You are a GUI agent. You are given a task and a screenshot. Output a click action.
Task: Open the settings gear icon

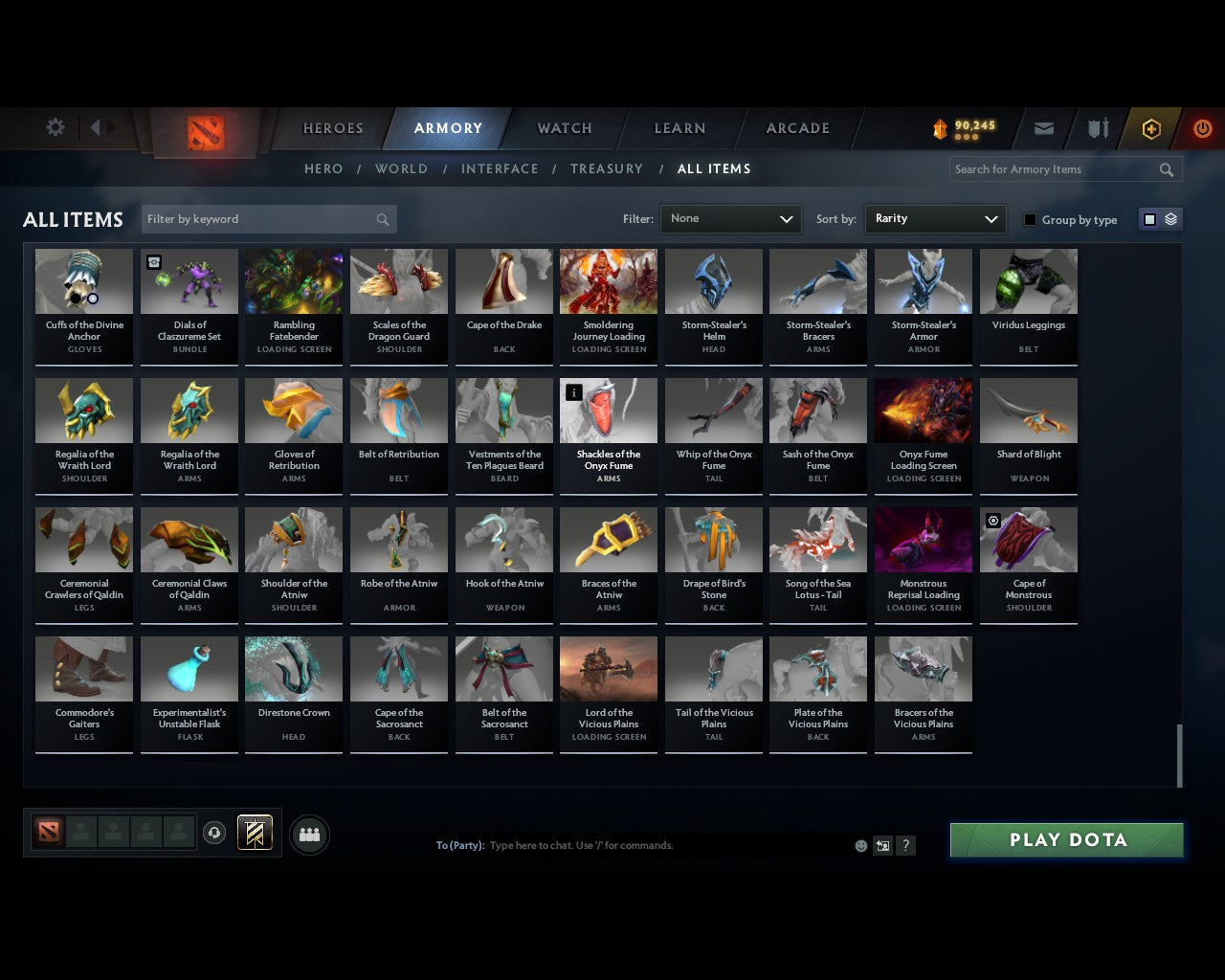[55, 126]
